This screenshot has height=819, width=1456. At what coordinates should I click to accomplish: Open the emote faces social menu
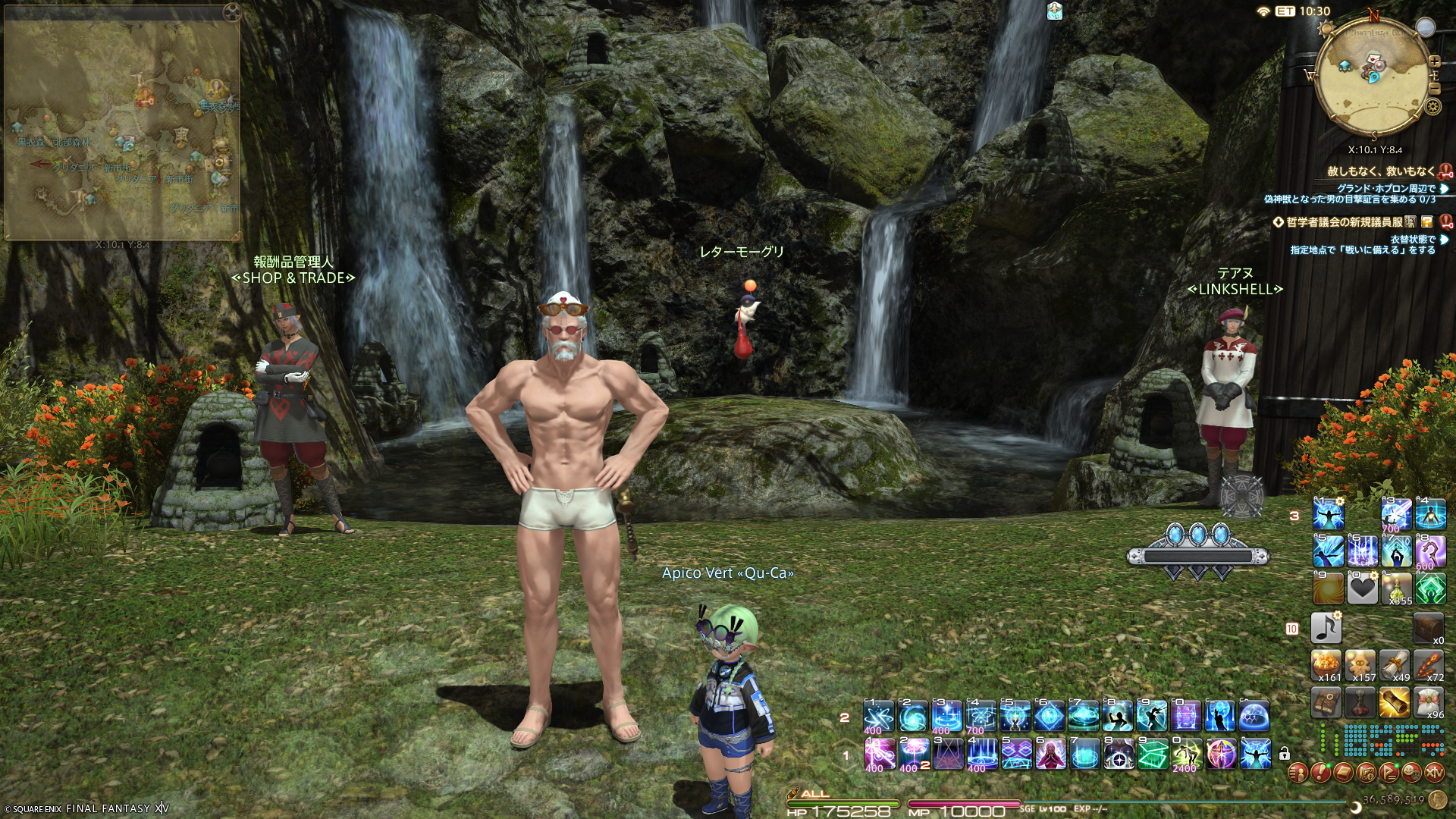(1412, 773)
